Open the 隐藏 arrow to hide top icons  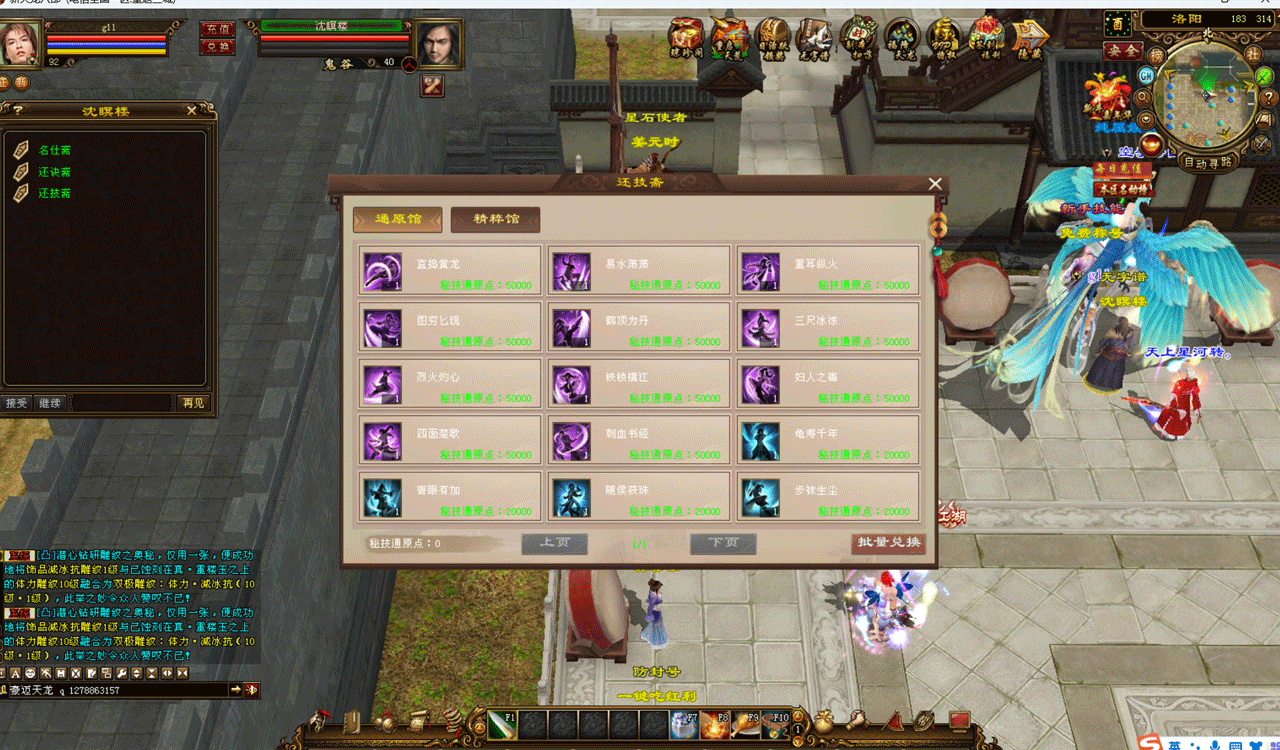coord(1030,38)
